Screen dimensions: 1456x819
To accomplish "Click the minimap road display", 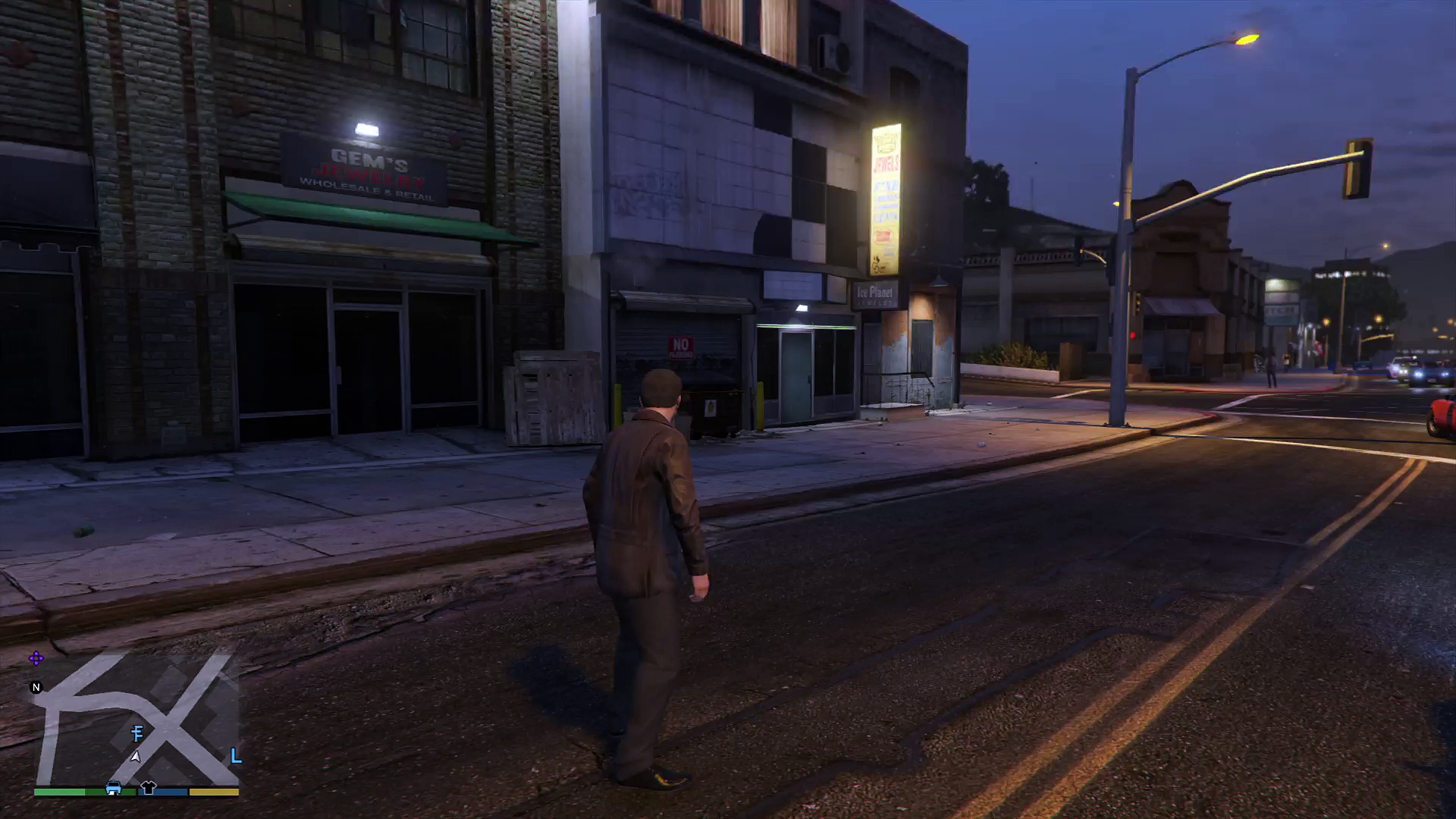I will (136, 720).
